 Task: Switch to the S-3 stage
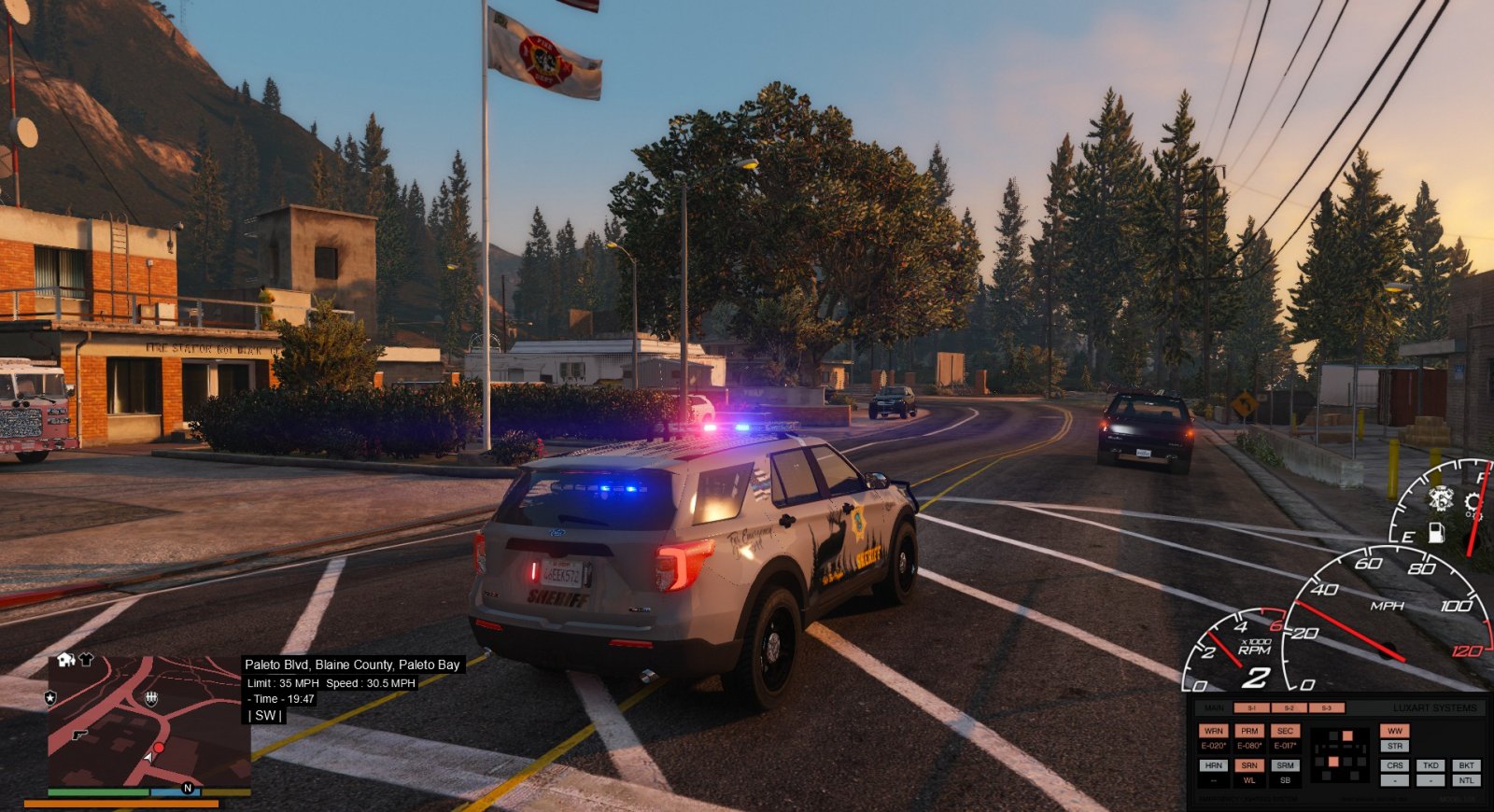[1326, 708]
